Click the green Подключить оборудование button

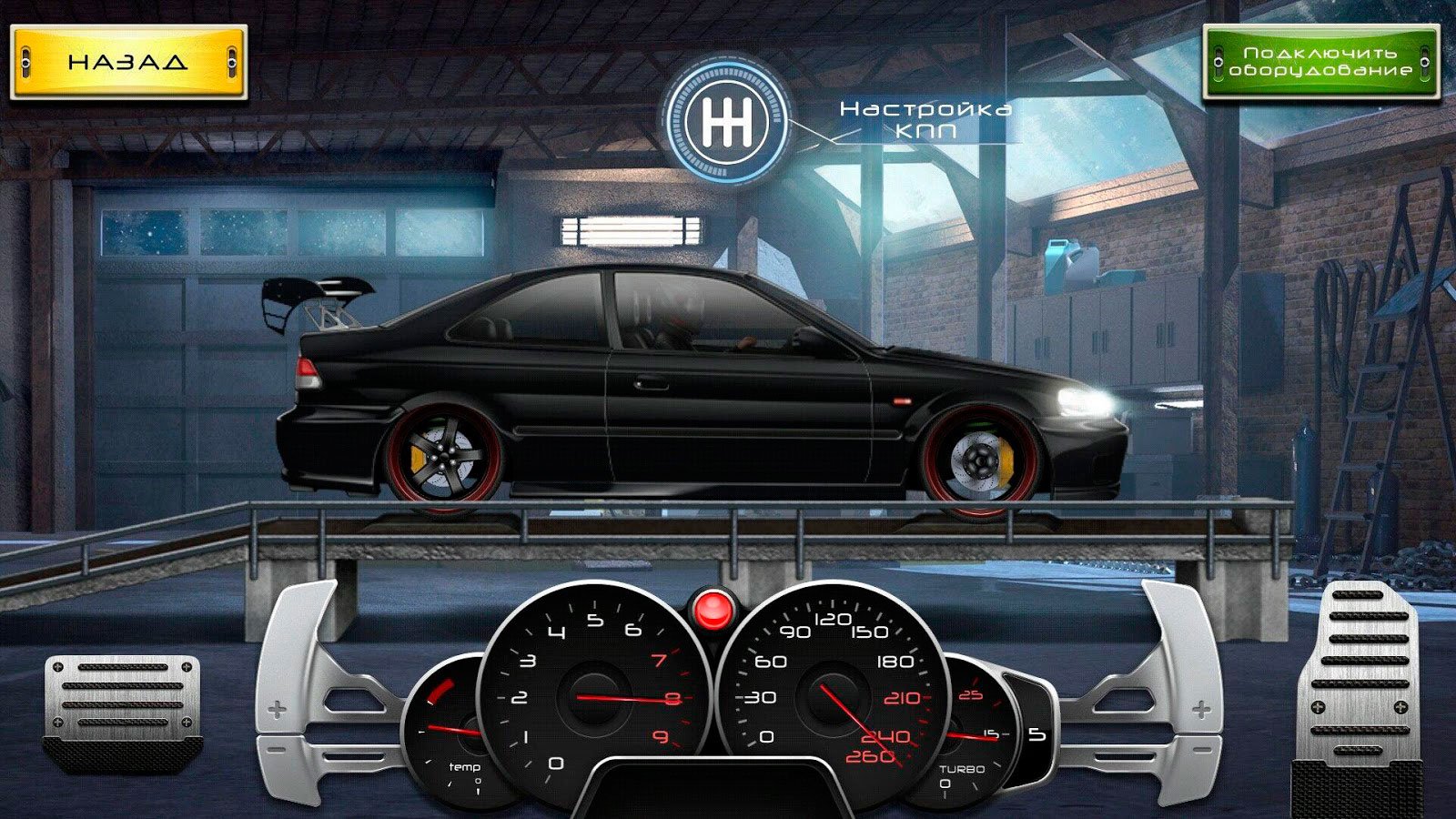(1320, 62)
